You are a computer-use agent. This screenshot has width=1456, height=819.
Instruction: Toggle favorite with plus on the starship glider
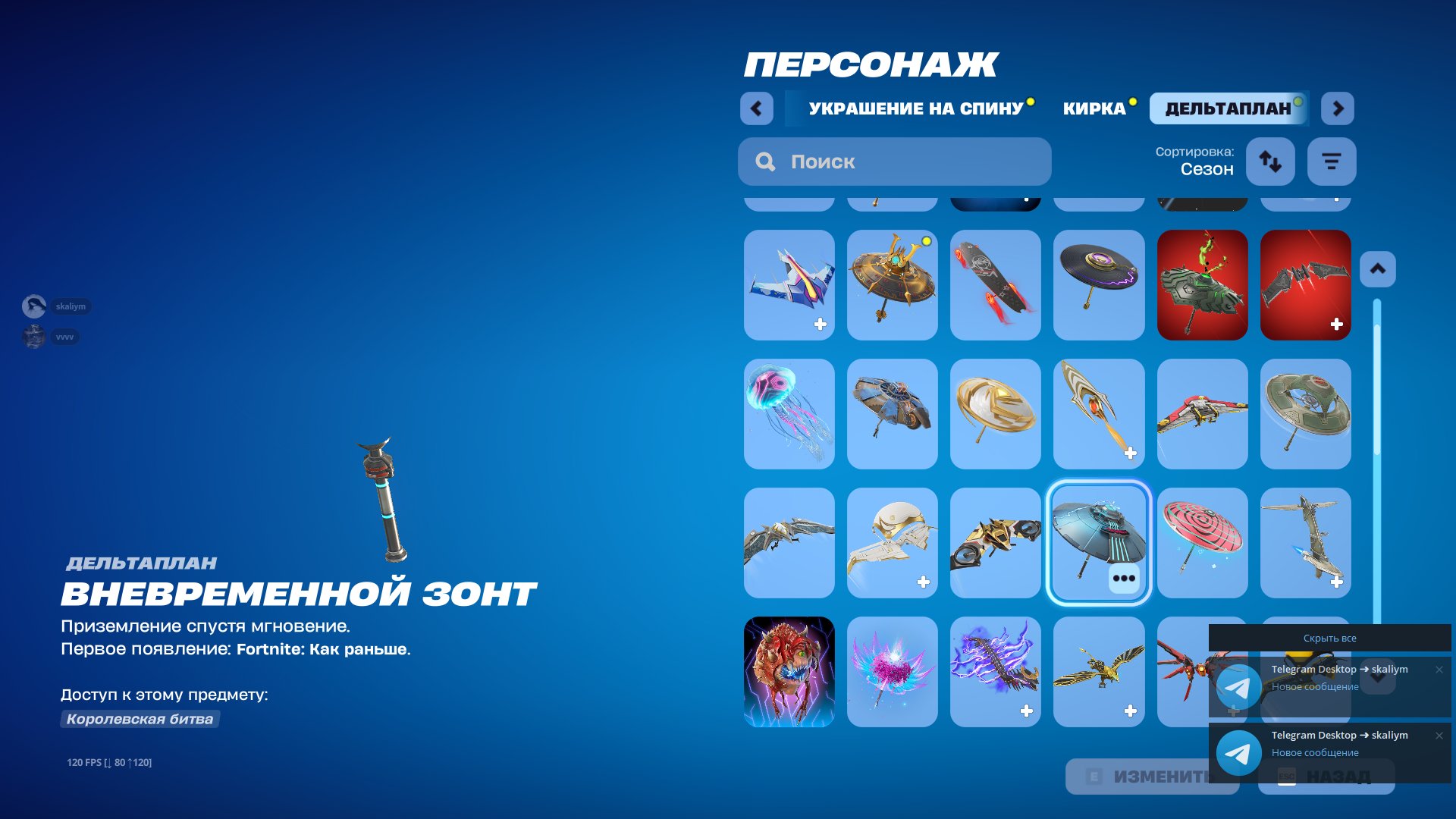(x=820, y=323)
